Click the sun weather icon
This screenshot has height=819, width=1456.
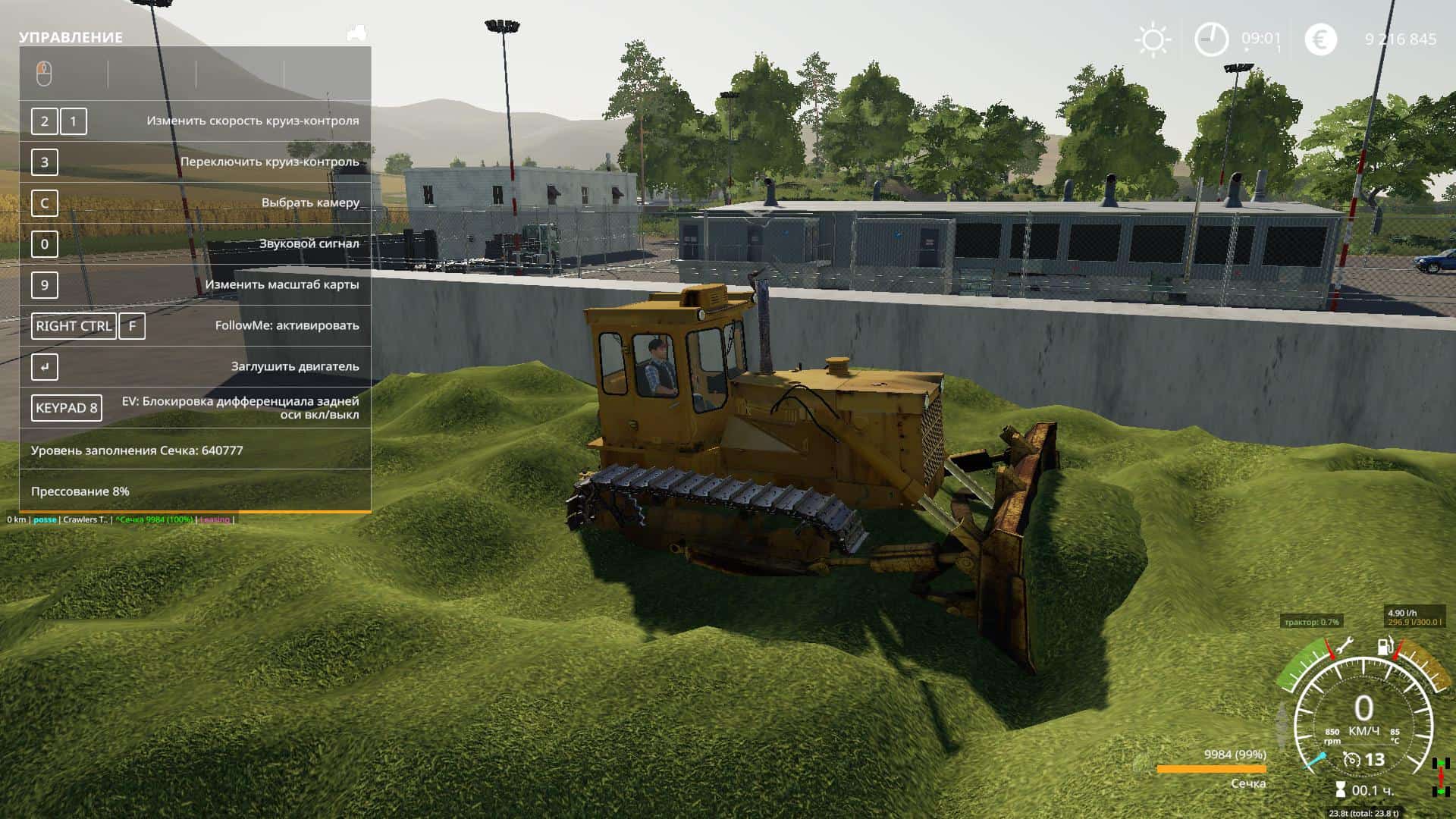click(x=1153, y=39)
